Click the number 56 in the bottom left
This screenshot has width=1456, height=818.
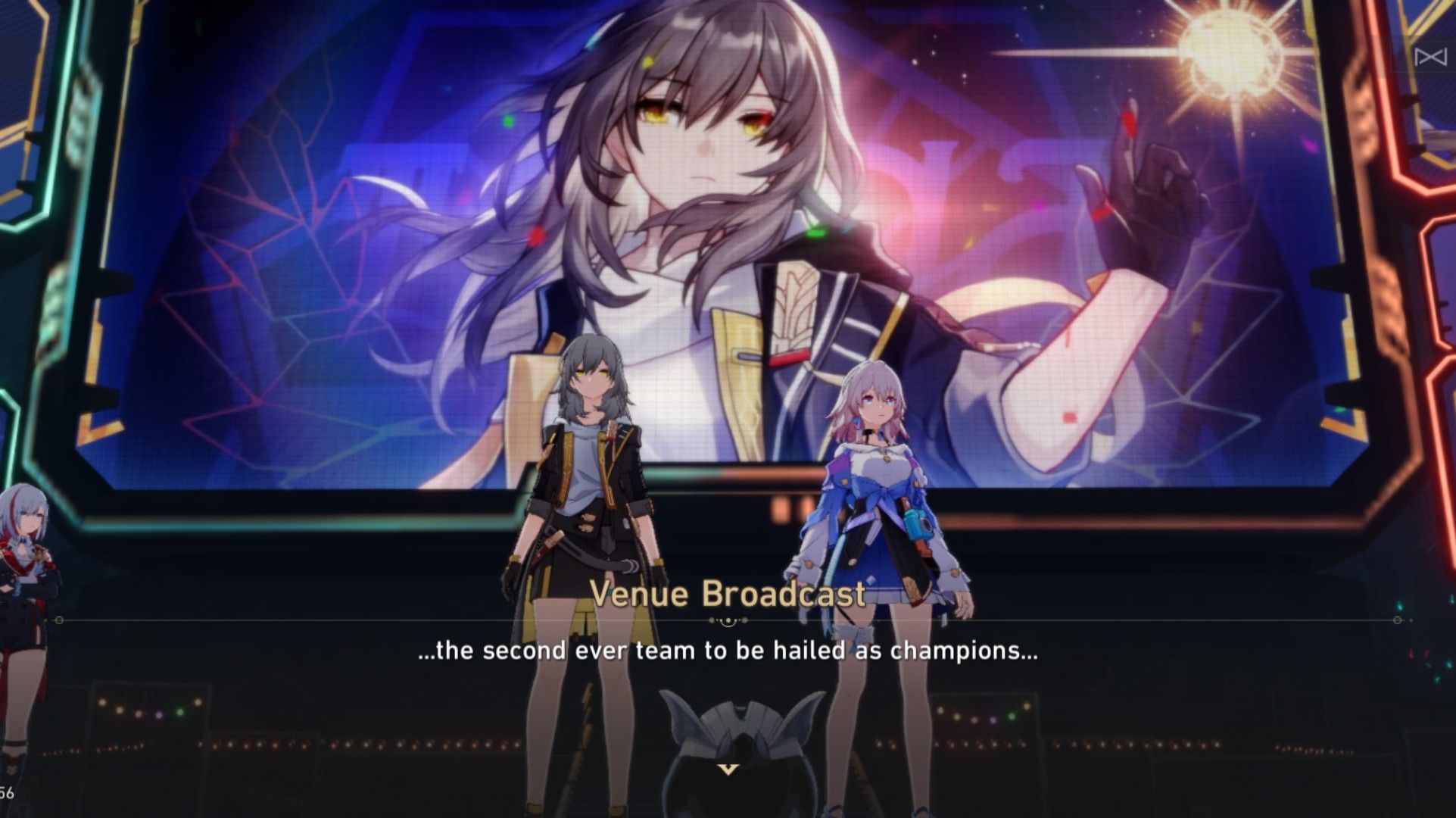[8, 791]
